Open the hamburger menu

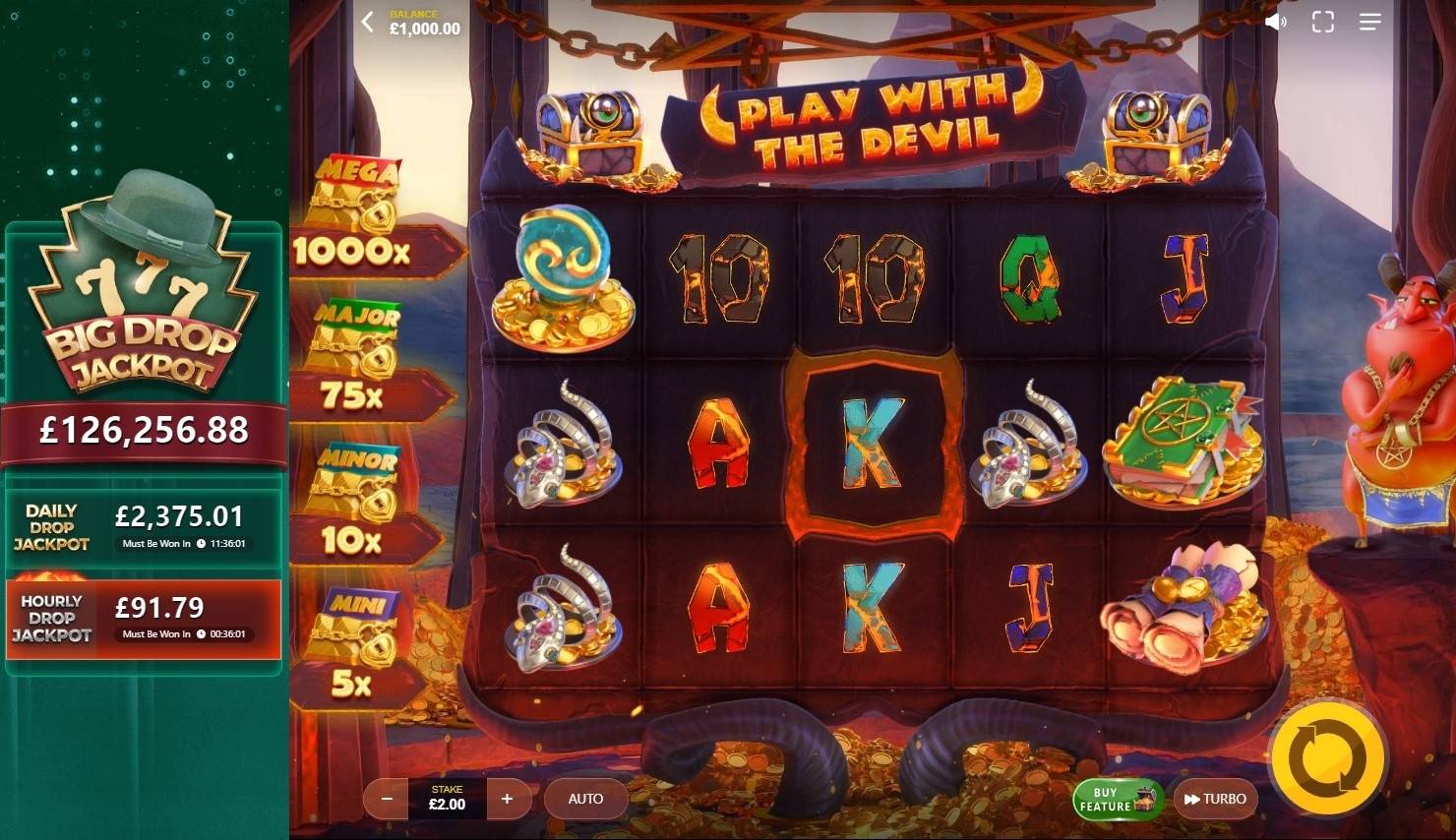1369,22
